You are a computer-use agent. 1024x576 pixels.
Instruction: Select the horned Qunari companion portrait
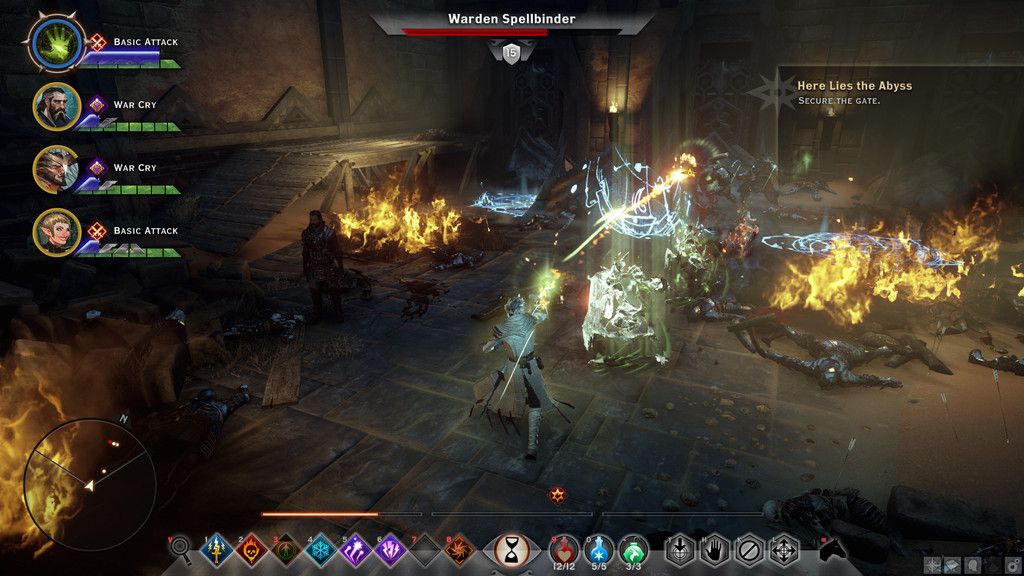coord(56,169)
